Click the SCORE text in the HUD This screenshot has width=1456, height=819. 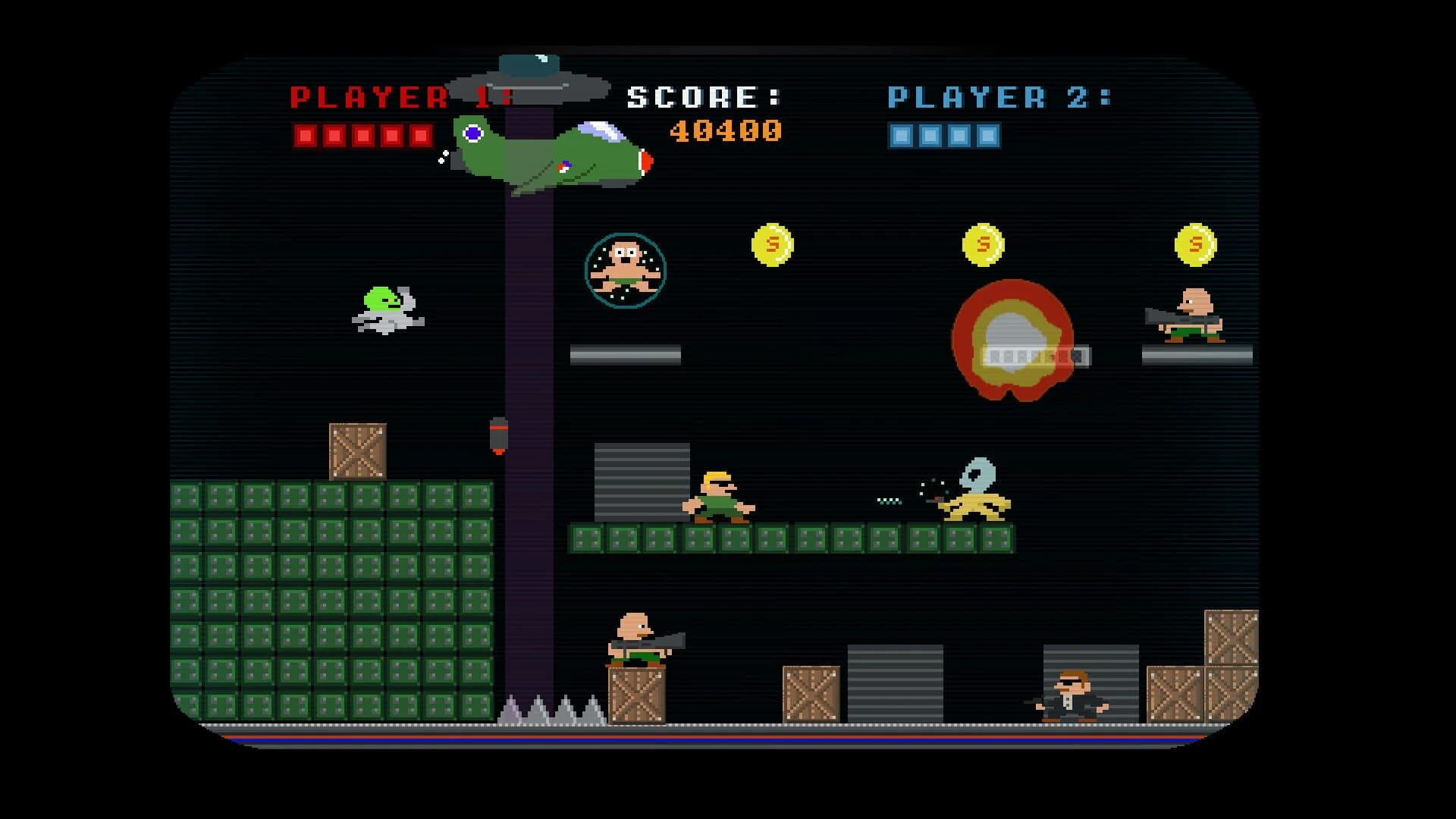[700, 96]
